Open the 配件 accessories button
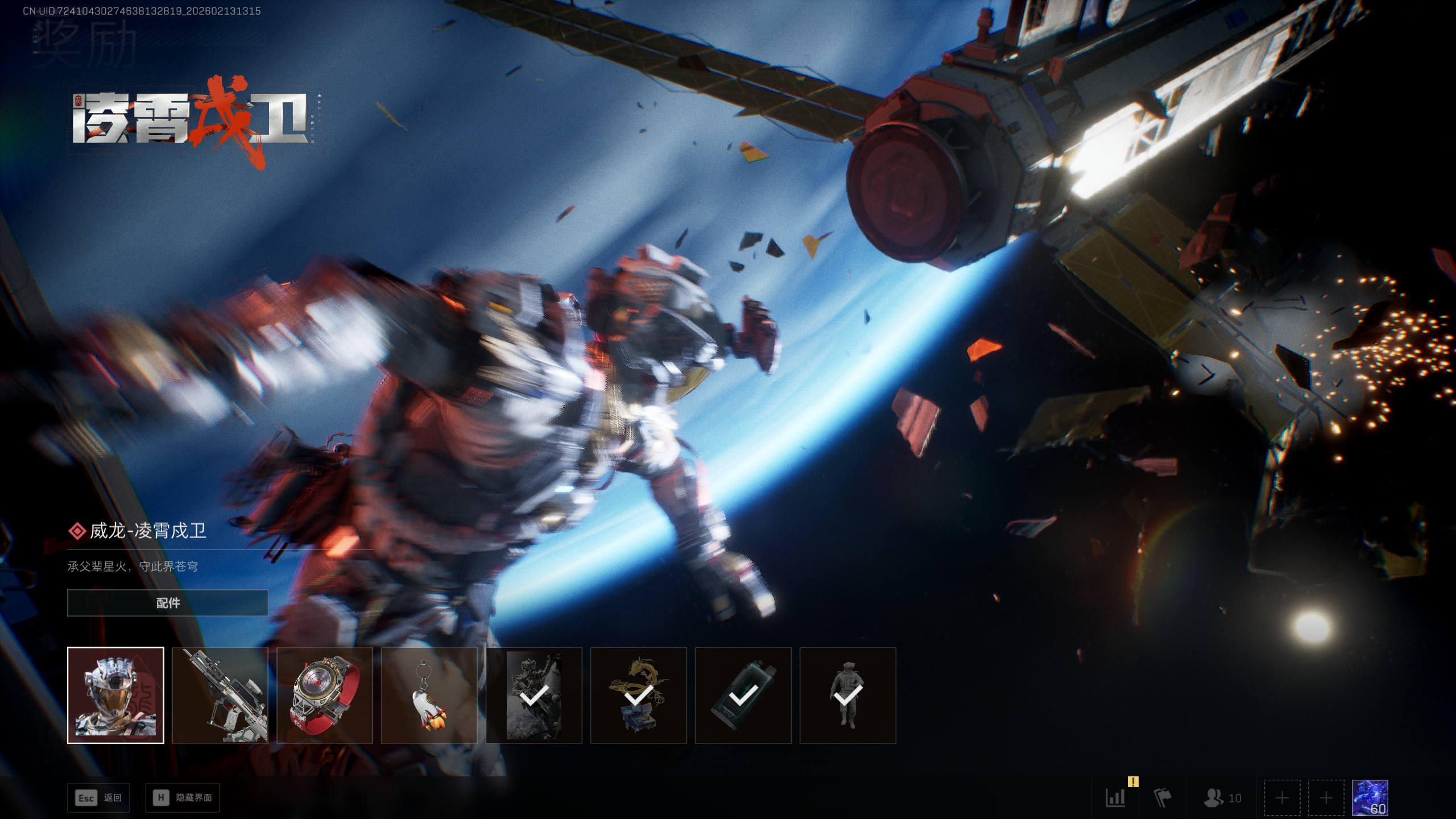The width and height of the screenshot is (1456, 819). (167, 603)
